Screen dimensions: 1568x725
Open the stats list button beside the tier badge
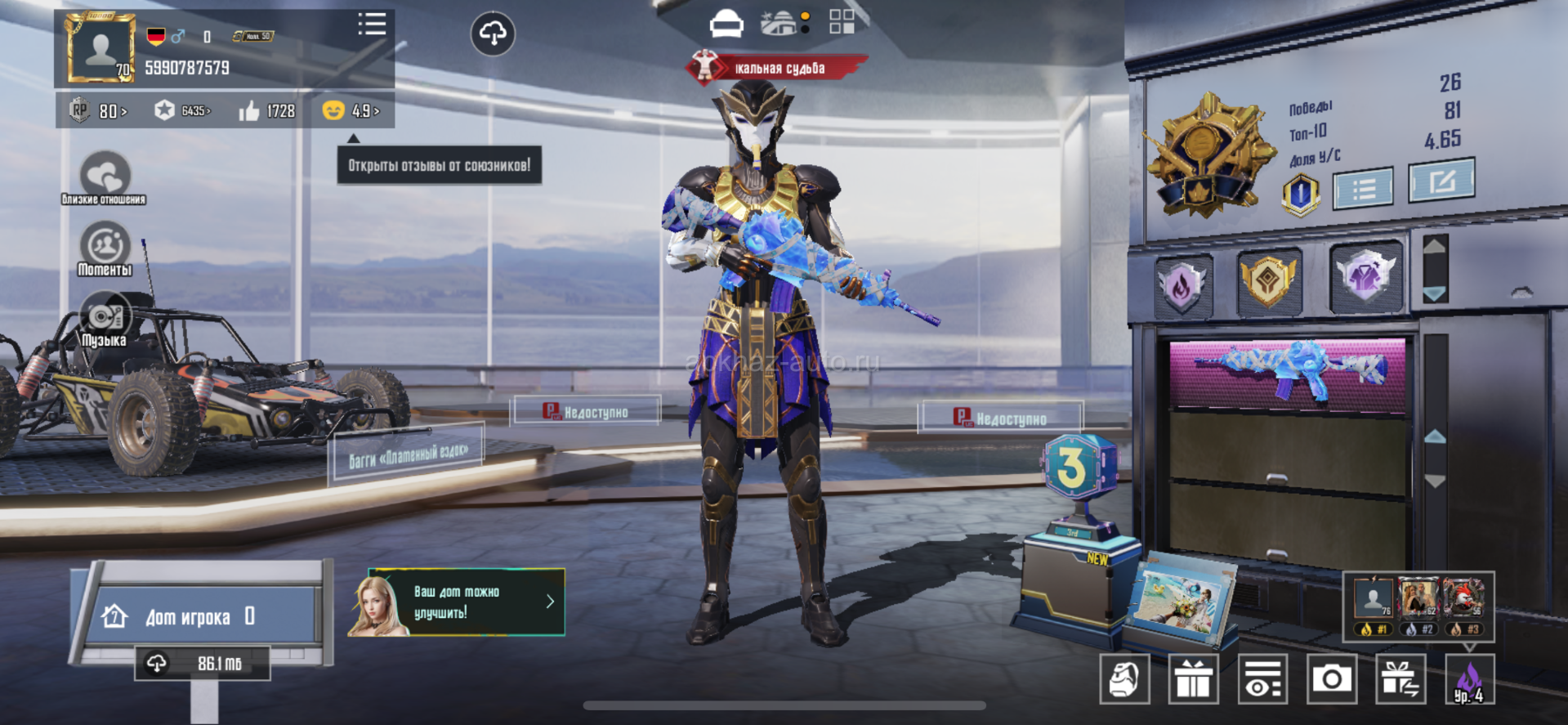pyautogui.click(x=1363, y=189)
